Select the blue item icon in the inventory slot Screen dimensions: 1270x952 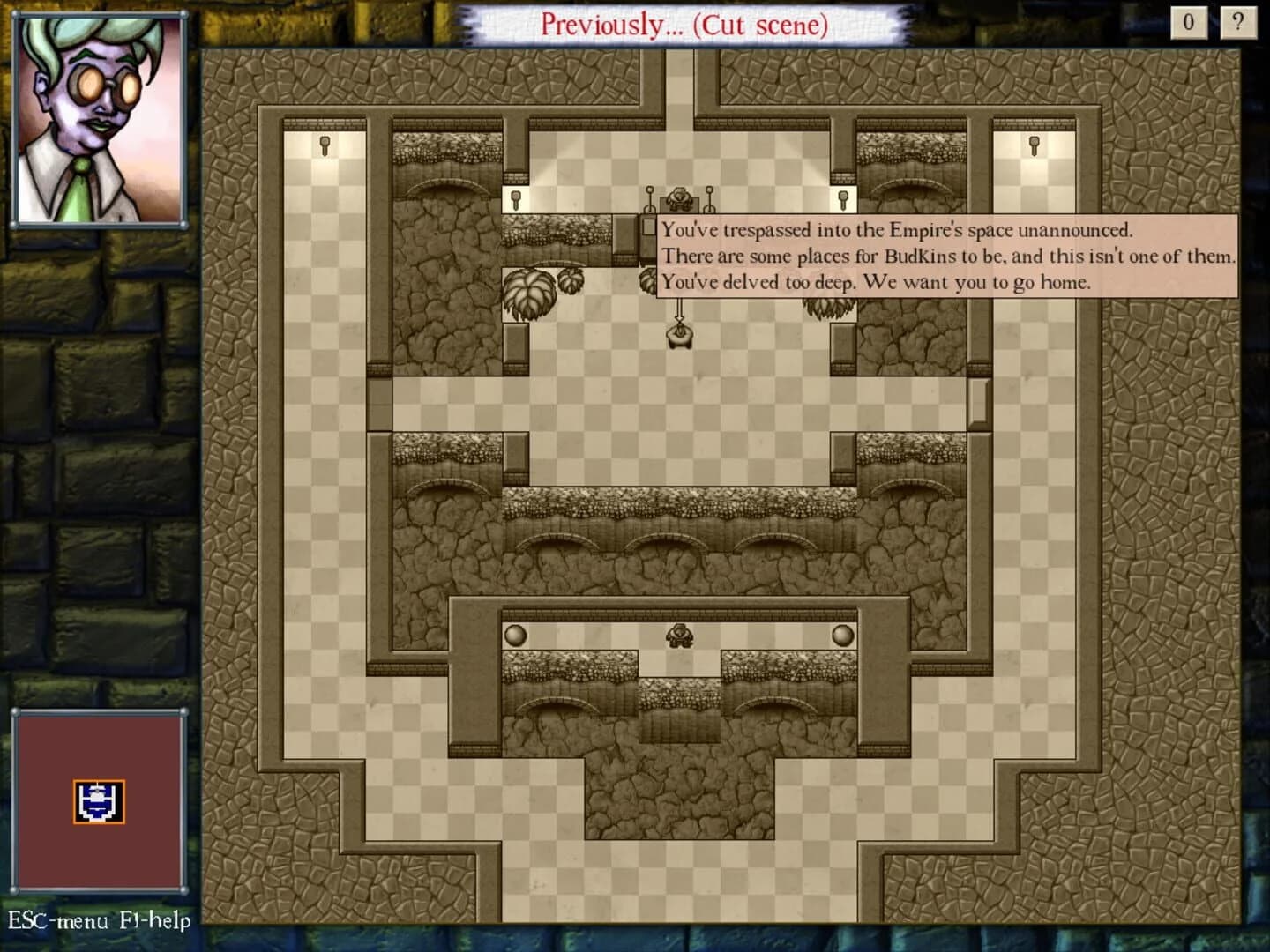pos(100,800)
